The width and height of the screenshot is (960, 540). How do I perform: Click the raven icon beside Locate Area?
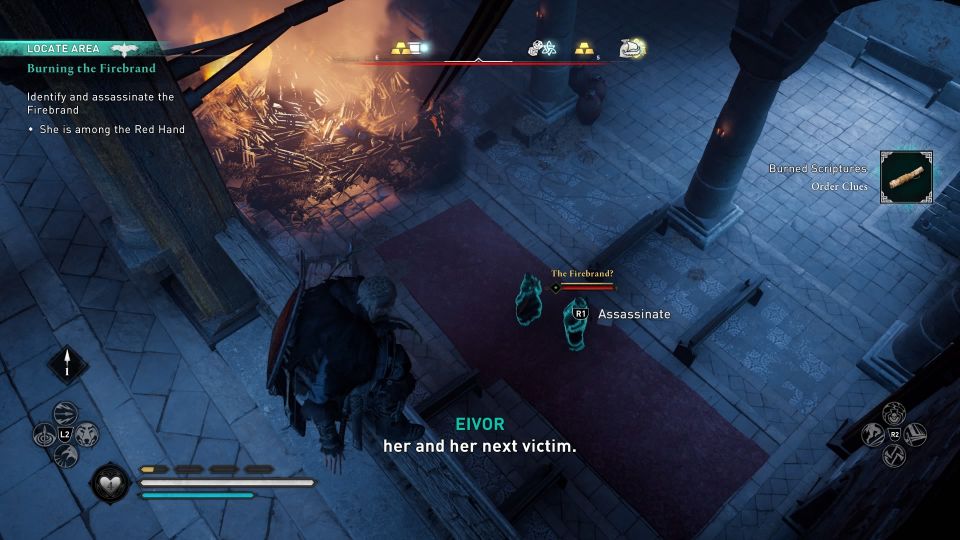coord(126,48)
